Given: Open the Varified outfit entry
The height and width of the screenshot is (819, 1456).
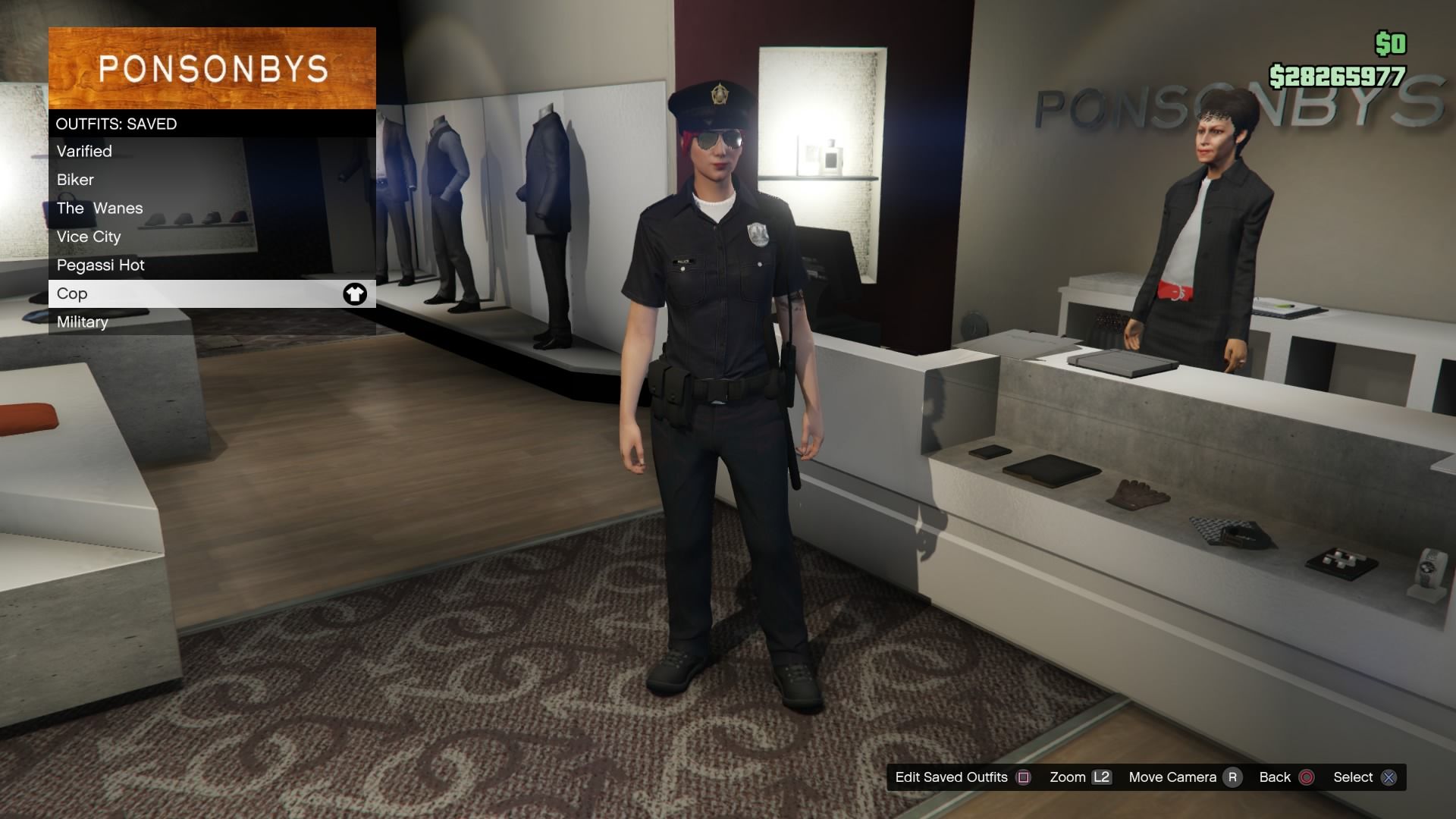Looking at the screenshot, I should (x=84, y=151).
